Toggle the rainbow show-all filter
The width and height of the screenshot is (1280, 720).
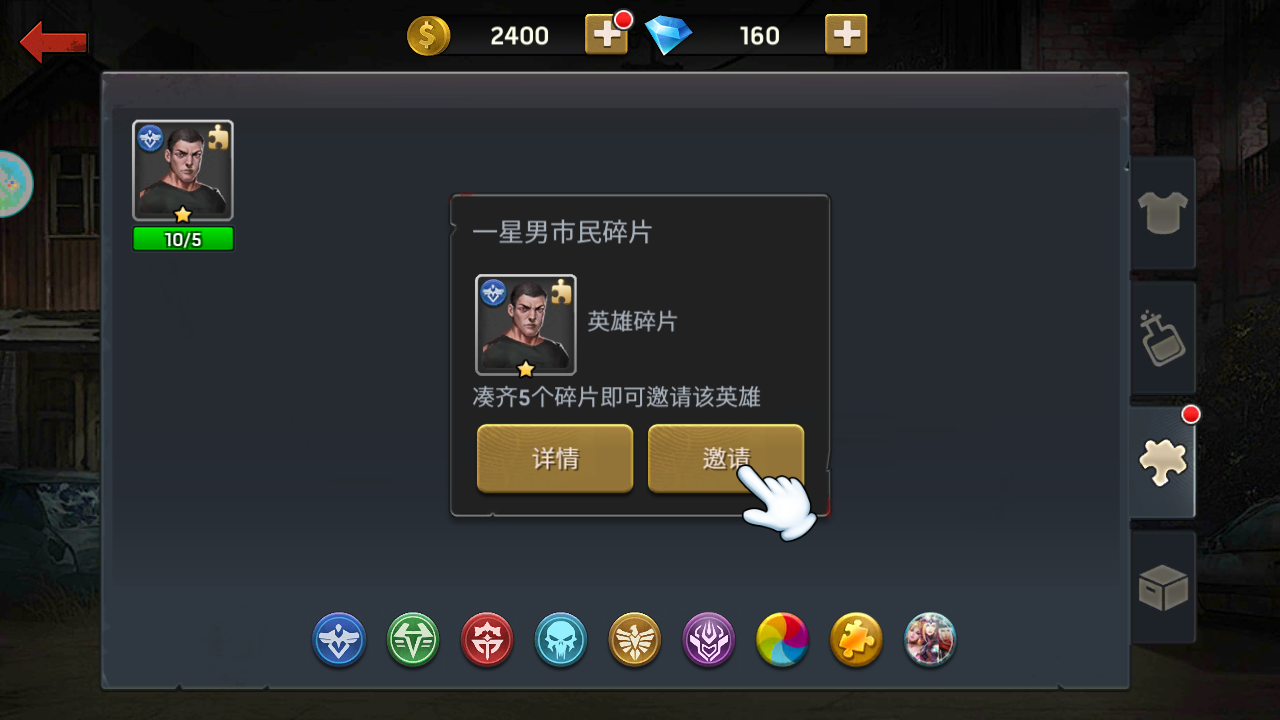coord(783,640)
